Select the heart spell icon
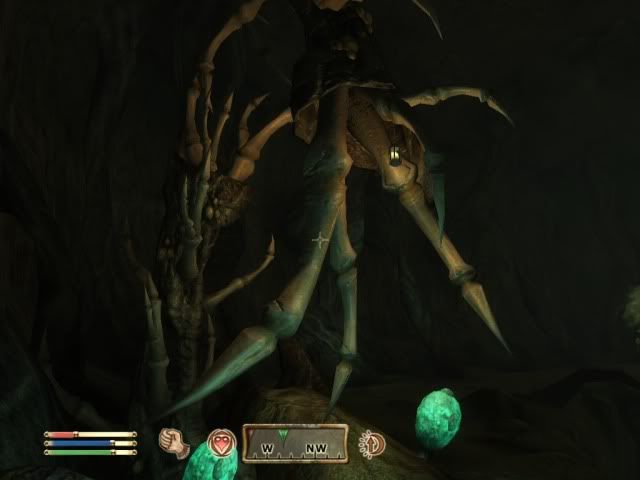Viewport: 640px width, 480px height. tap(220, 442)
